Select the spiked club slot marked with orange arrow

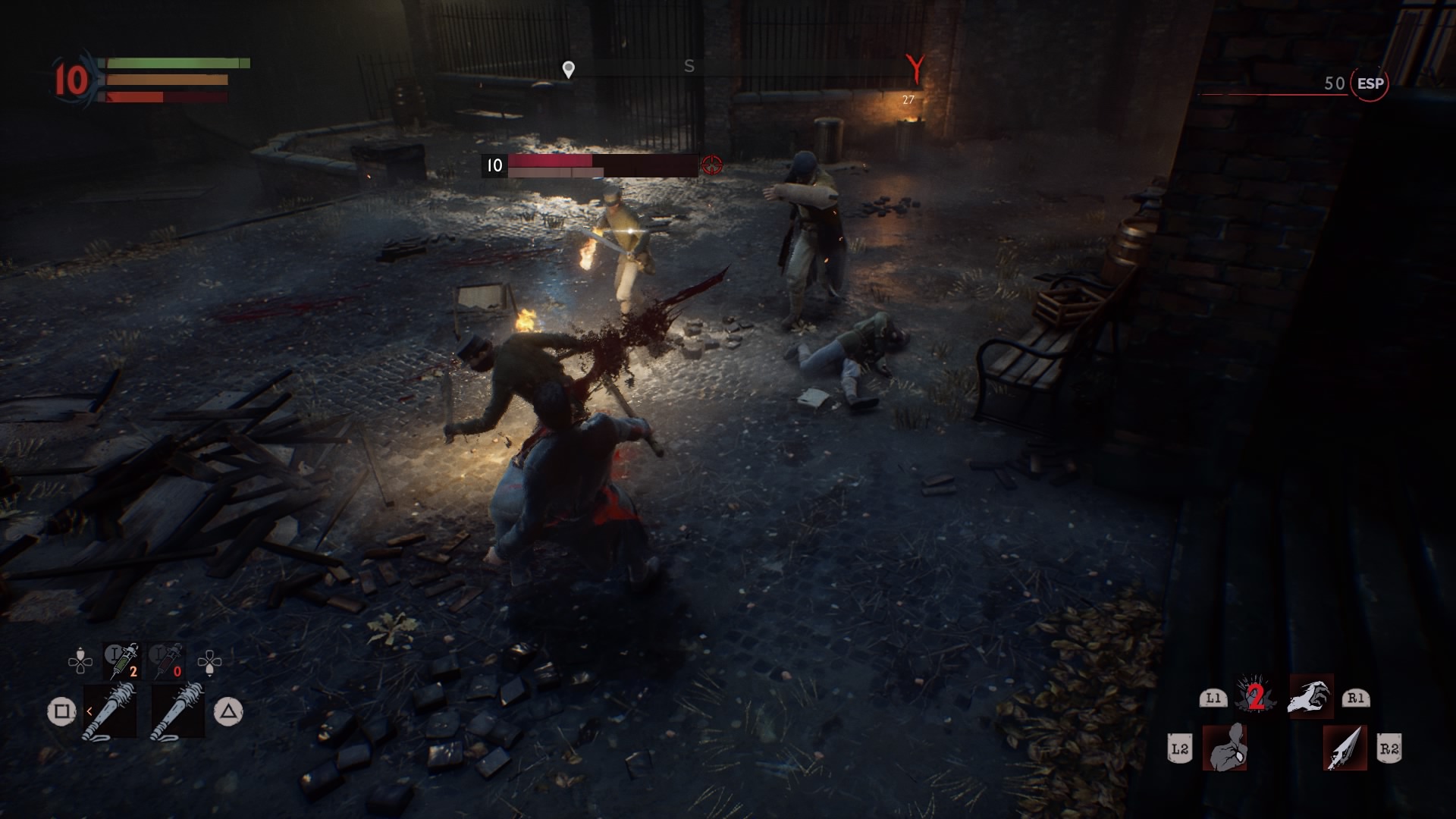click(x=111, y=711)
